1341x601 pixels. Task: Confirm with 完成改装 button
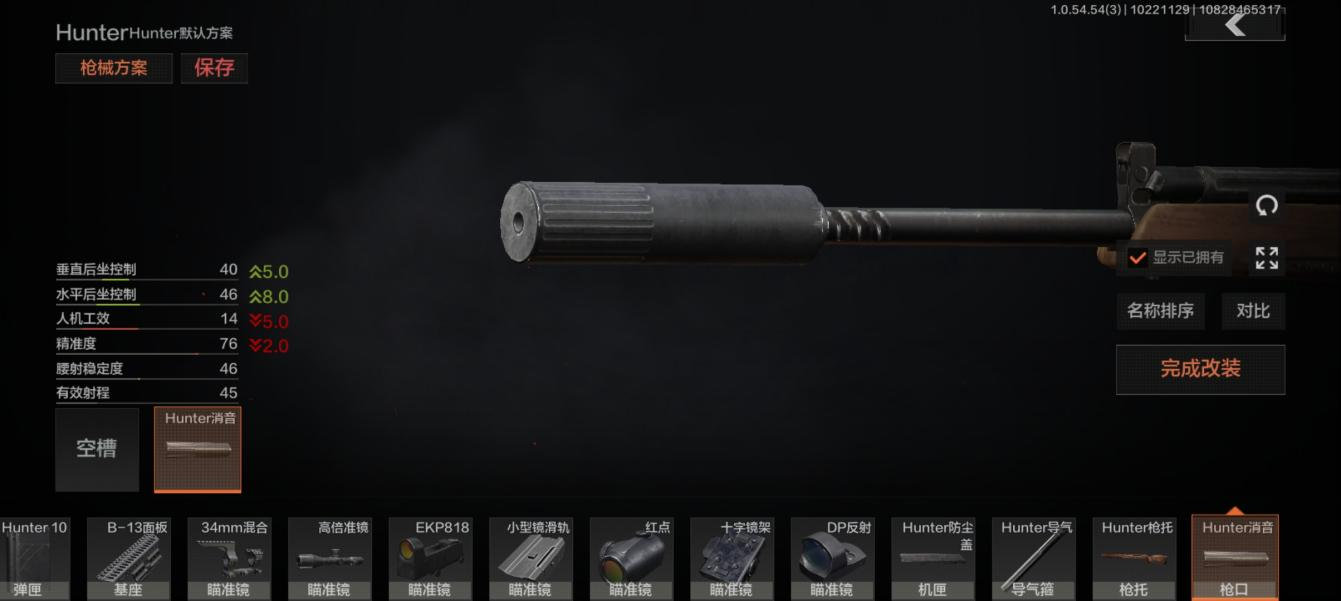pos(1200,369)
